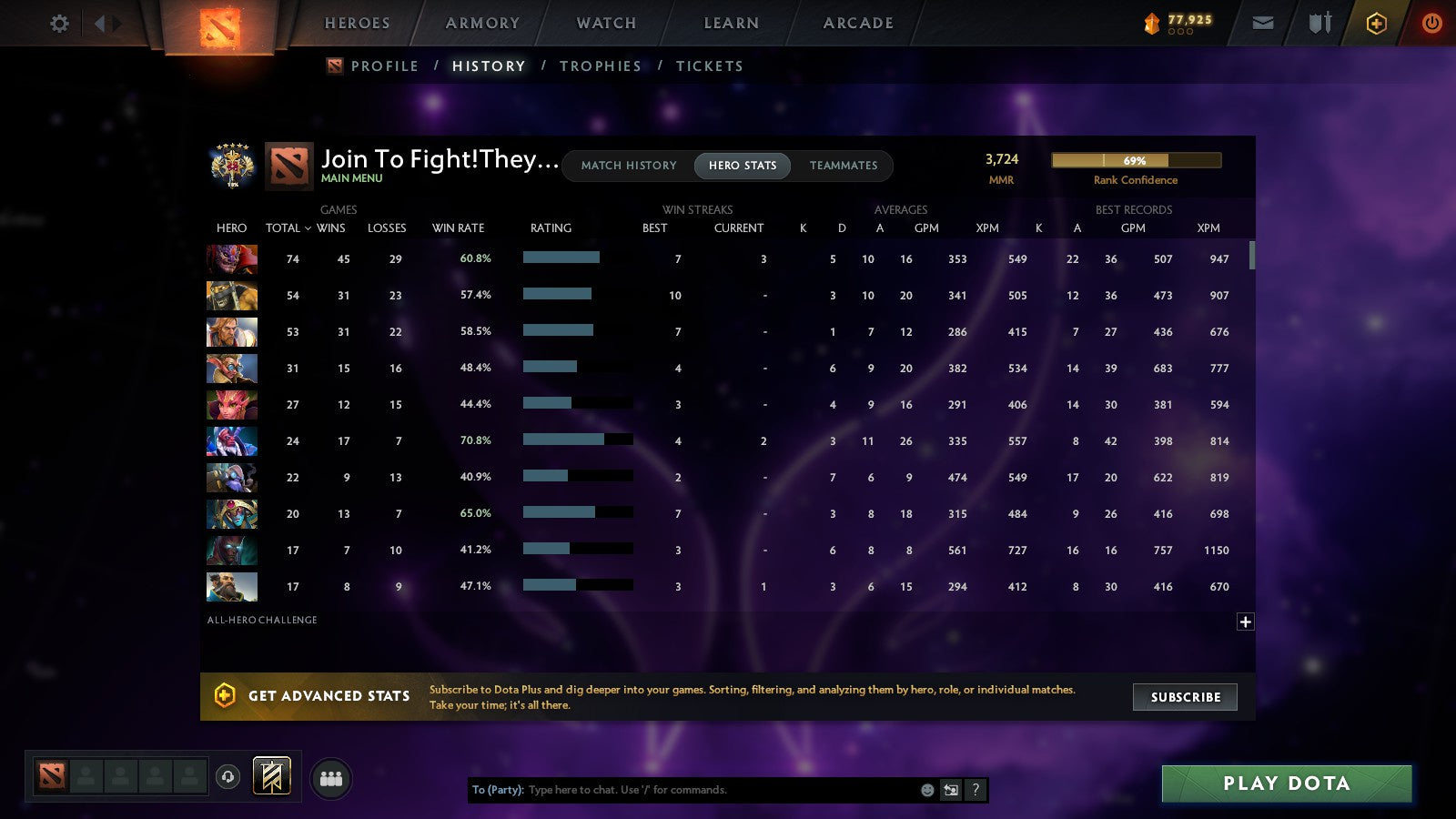Open the mail inbox envelope icon
This screenshot has width=1456, height=819.
1263,23
